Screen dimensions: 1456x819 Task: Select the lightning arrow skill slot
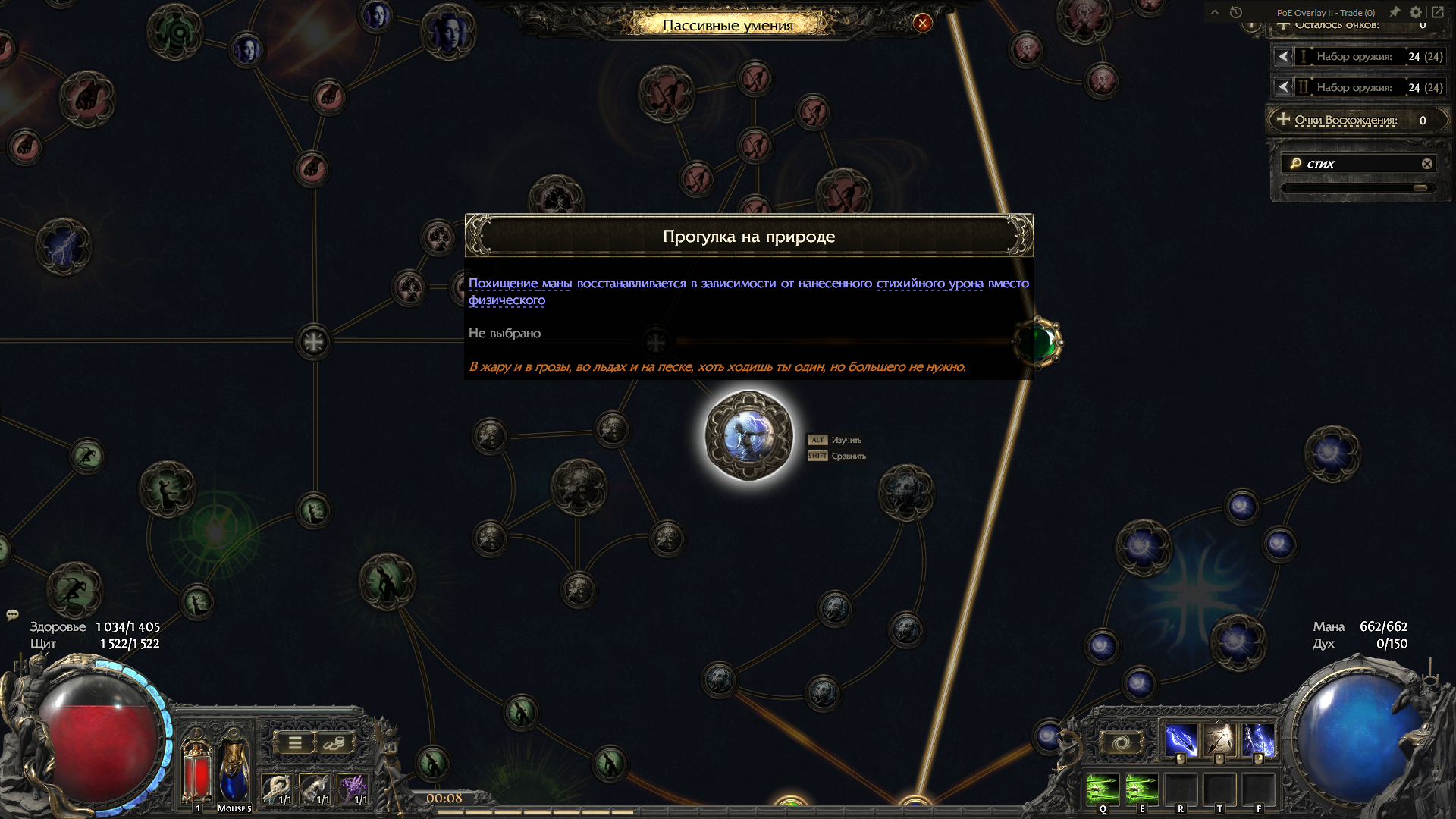tap(1181, 740)
